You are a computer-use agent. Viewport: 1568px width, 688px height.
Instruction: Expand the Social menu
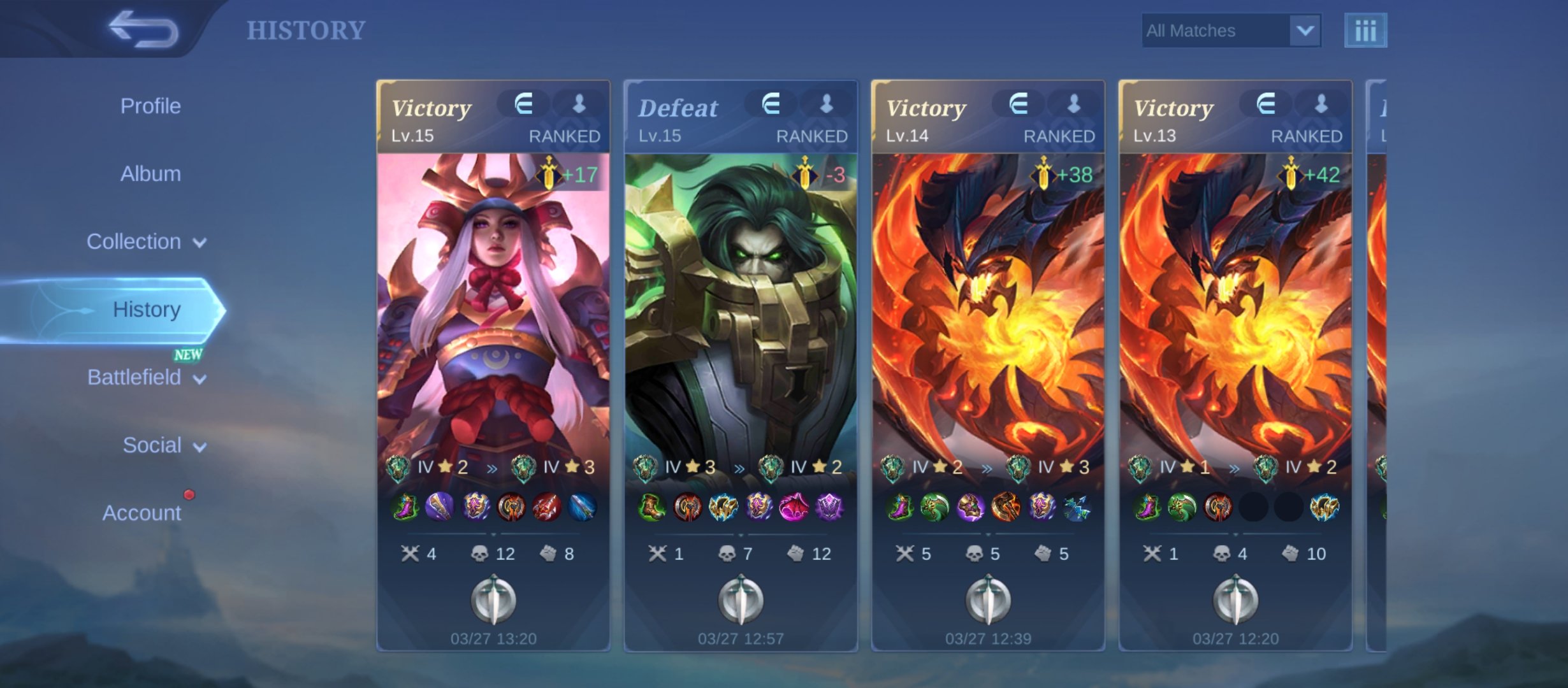click(164, 445)
